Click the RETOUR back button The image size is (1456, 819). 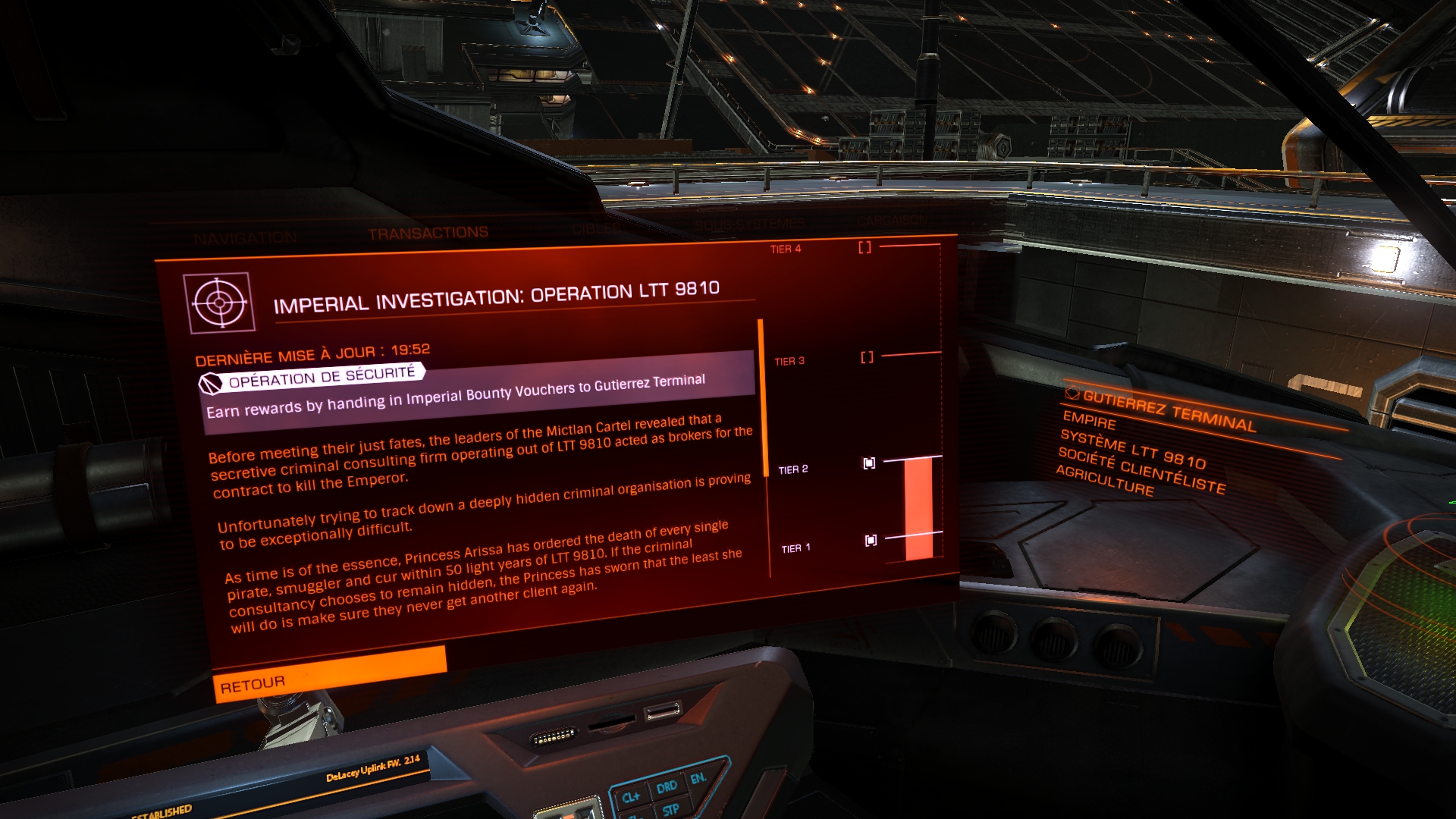point(329,673)
